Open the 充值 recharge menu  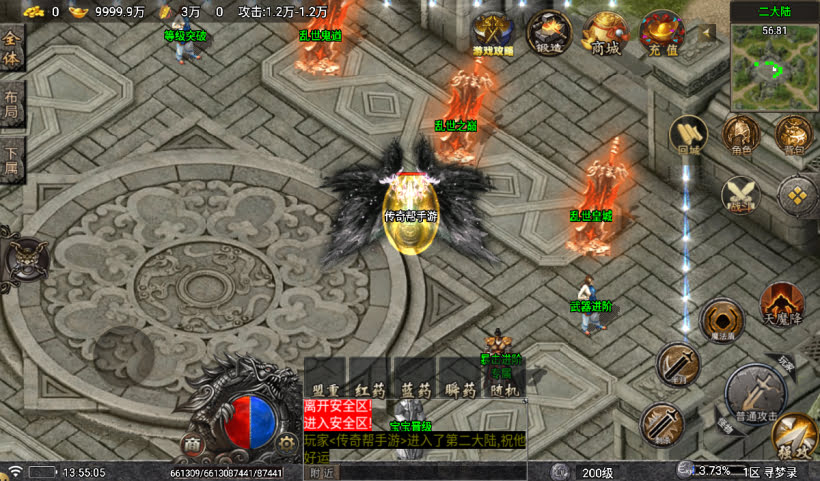[x=662, y=31]
